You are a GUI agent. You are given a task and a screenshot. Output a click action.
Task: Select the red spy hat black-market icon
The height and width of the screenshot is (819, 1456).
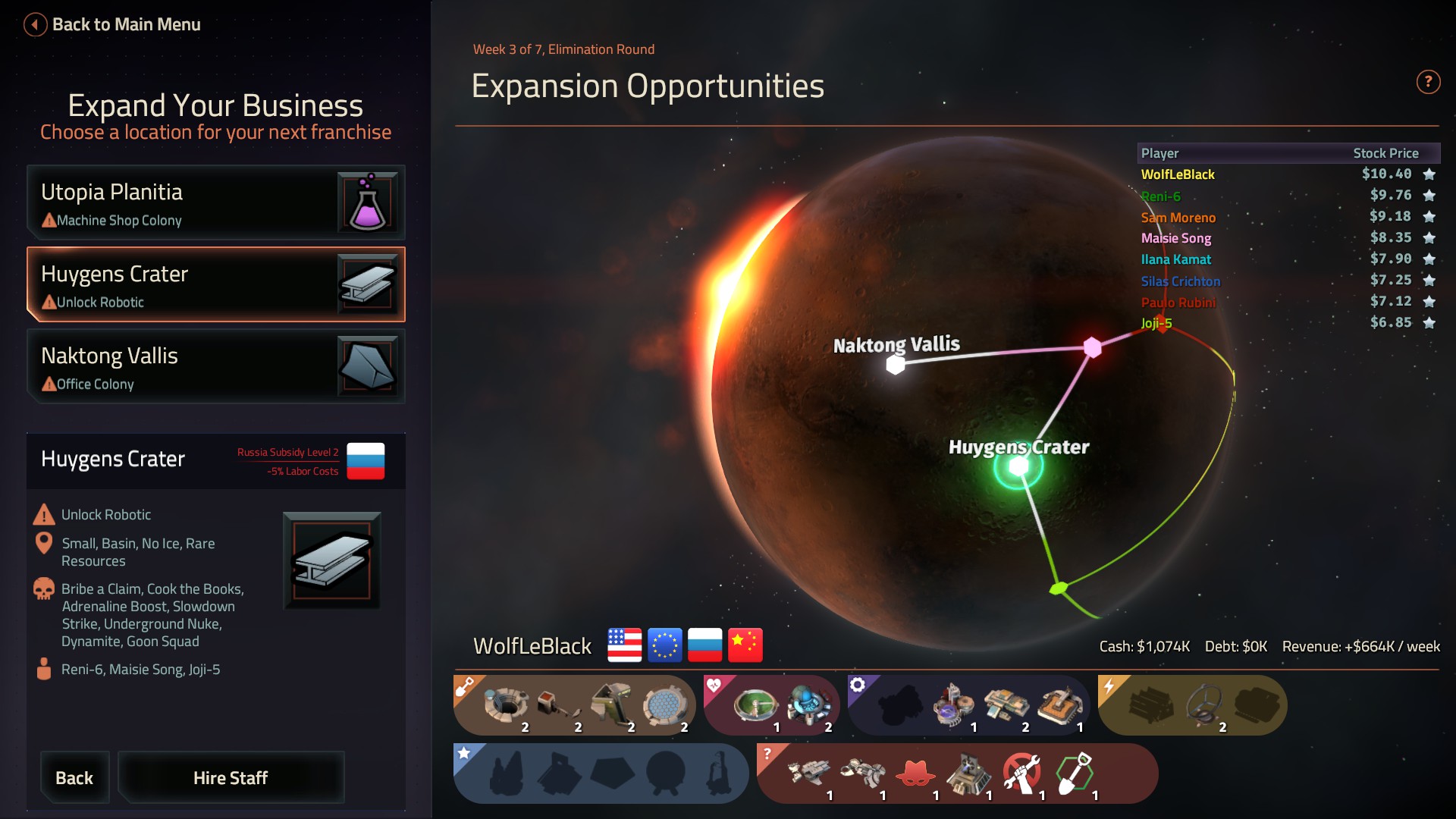click(x=915, y=773)
